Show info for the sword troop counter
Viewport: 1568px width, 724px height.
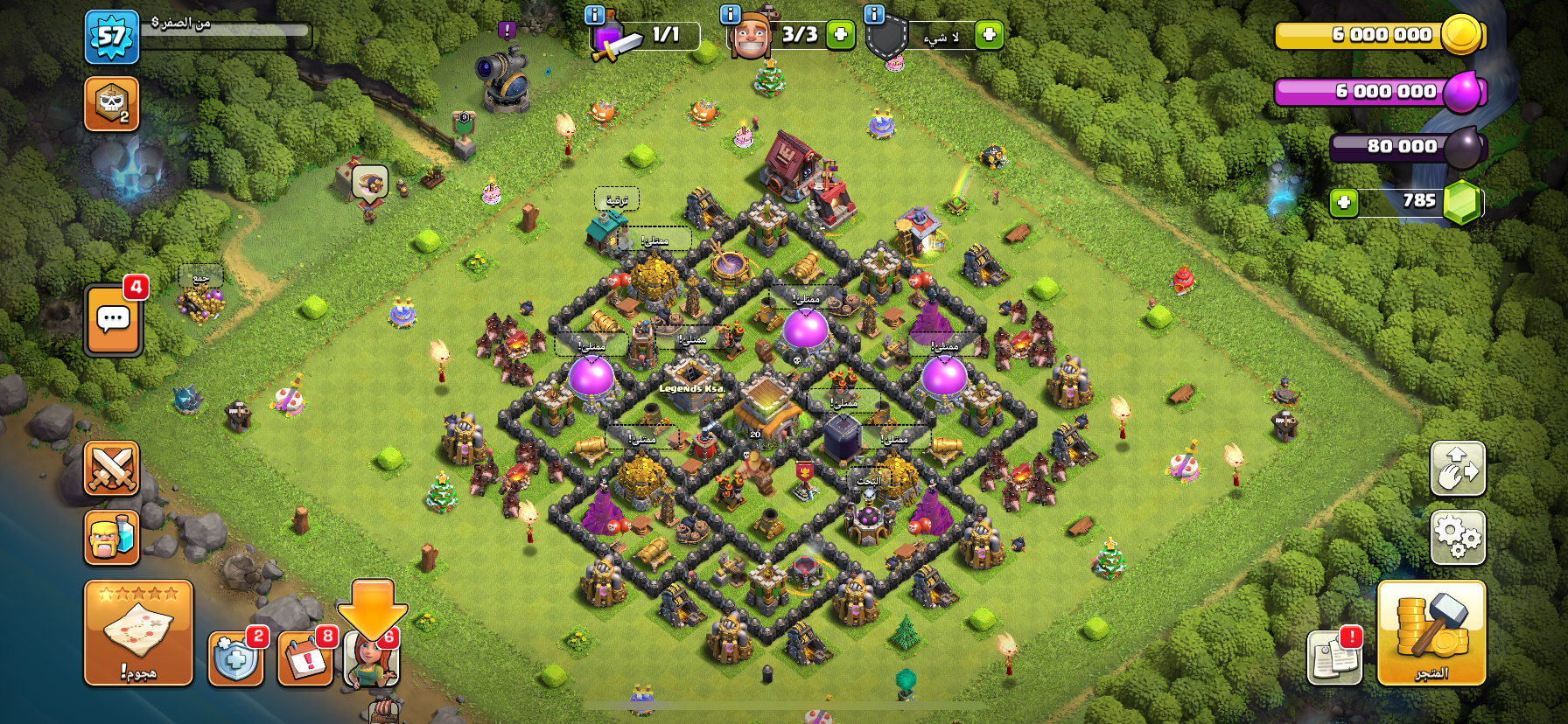pos(594,14)
